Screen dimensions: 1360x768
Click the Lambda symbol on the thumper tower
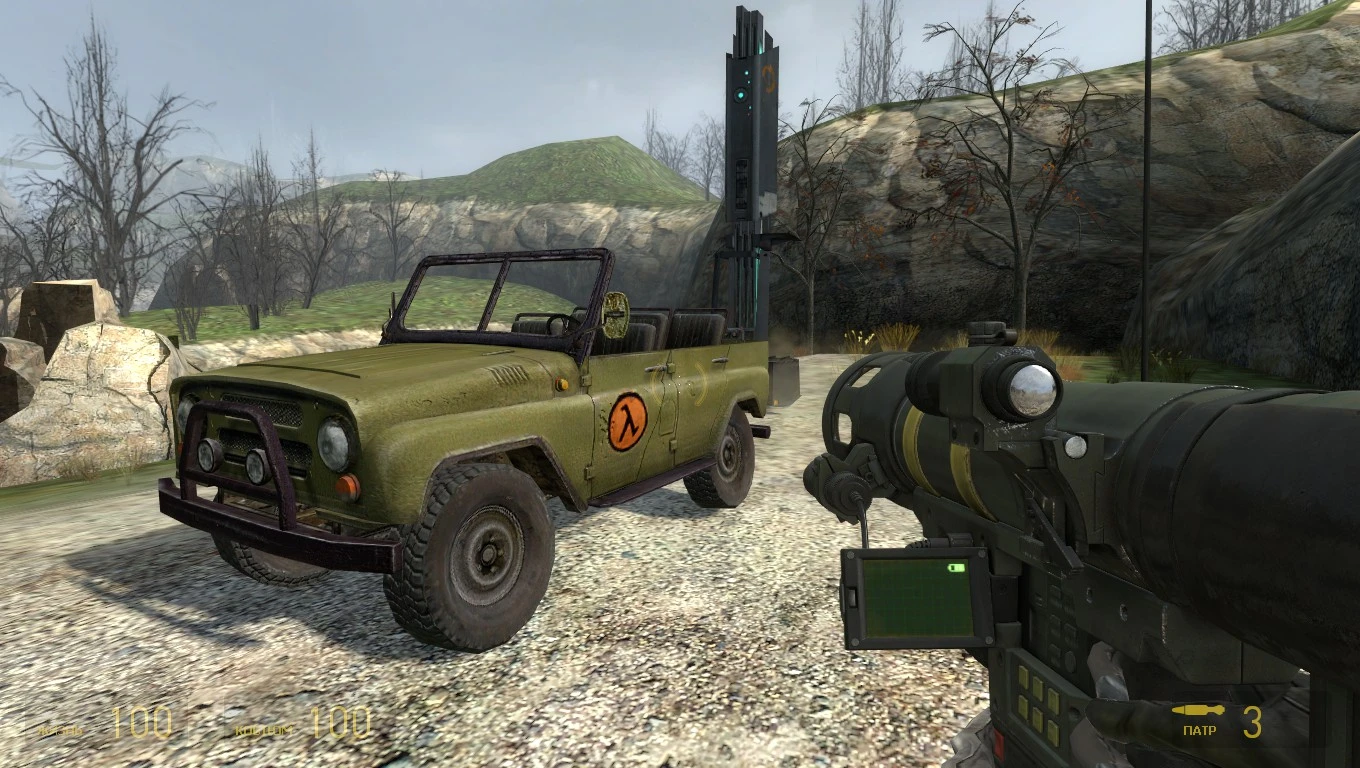[768, 78]
